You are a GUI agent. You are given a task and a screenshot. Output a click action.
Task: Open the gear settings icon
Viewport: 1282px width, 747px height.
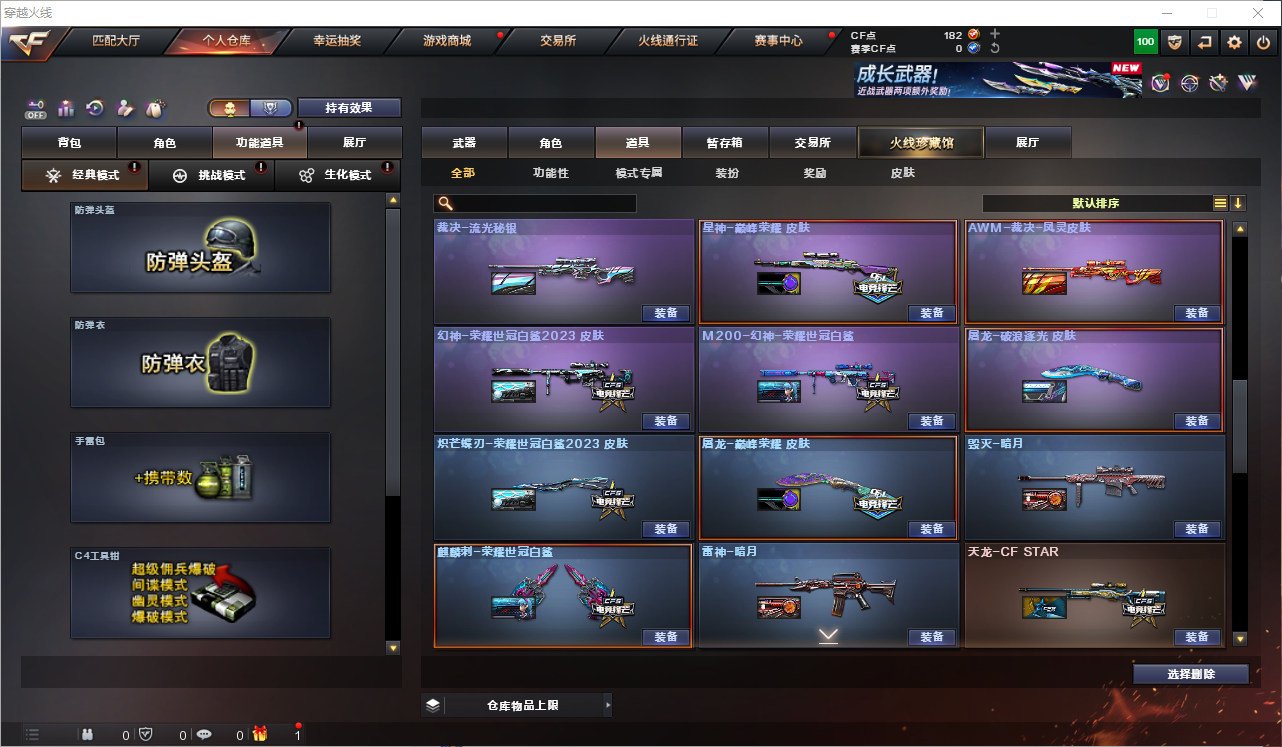point(1234,42)
